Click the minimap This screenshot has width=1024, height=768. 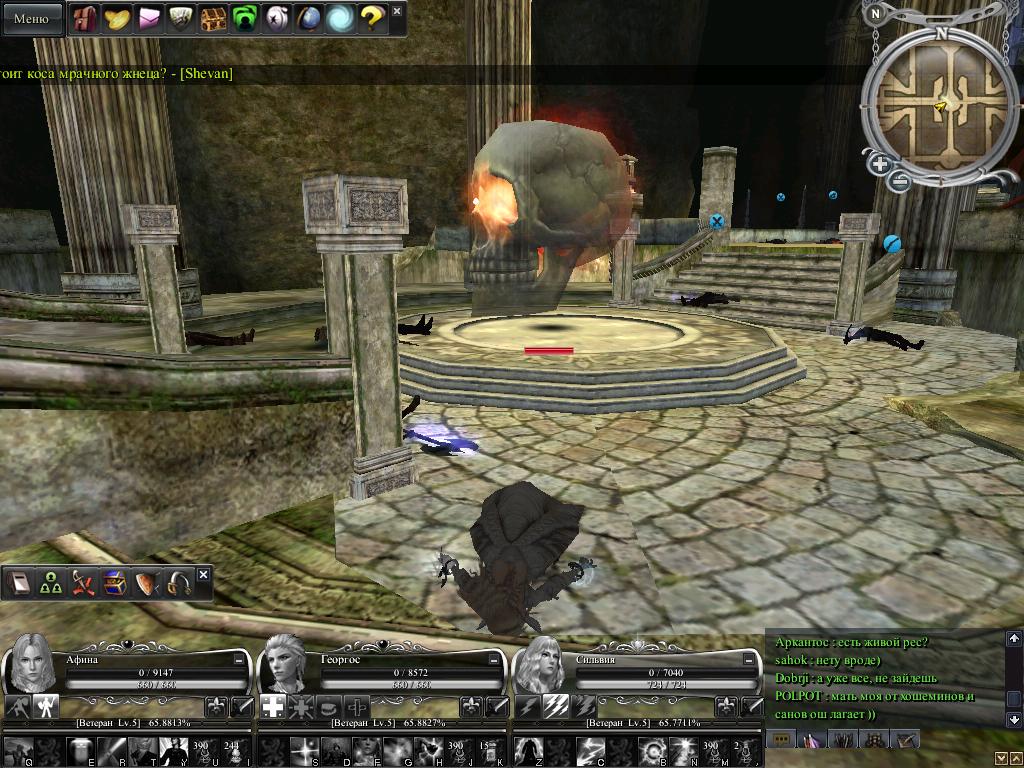point(940,102)
